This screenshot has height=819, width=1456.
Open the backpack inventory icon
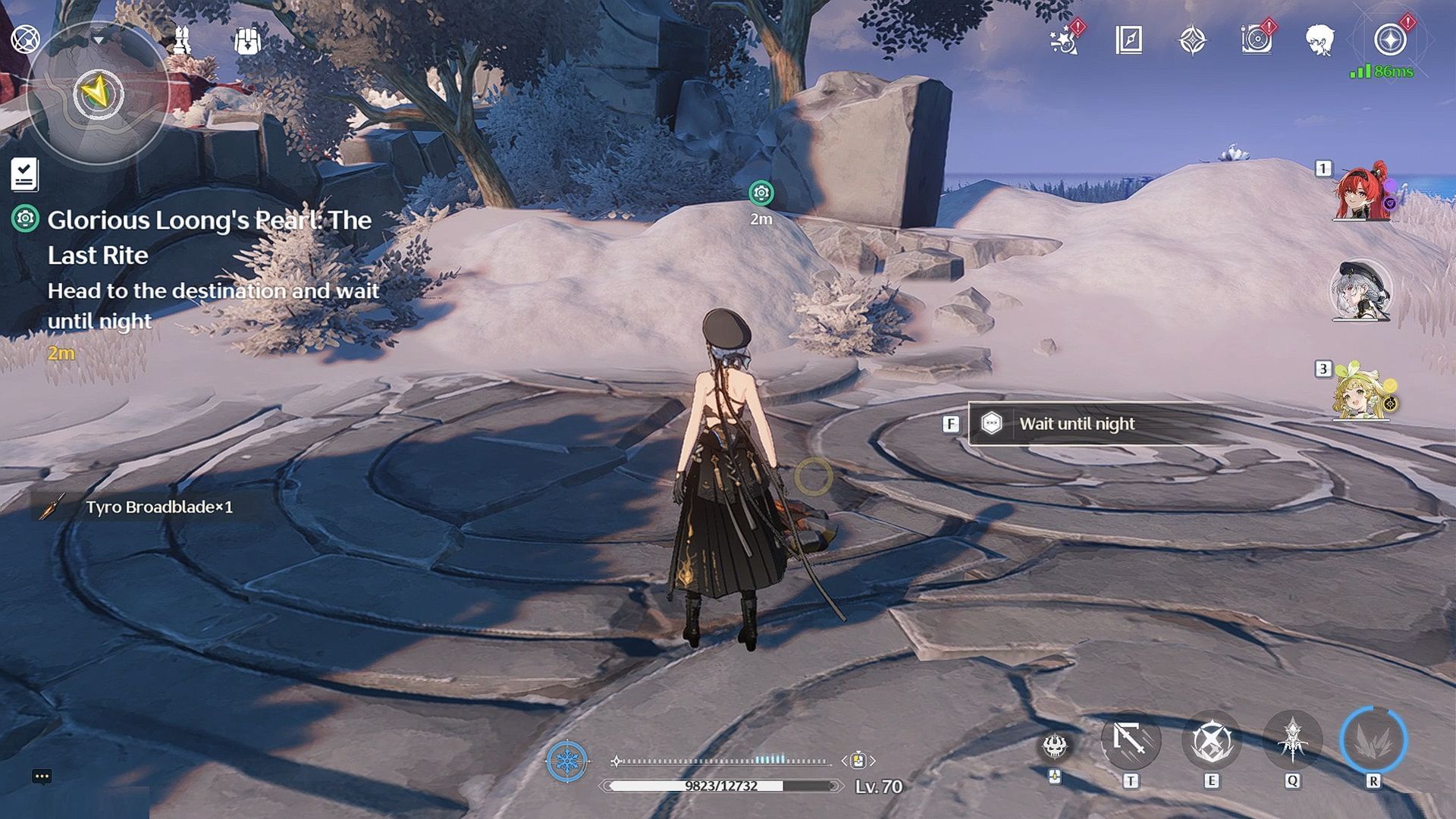[x=247, y=41]
